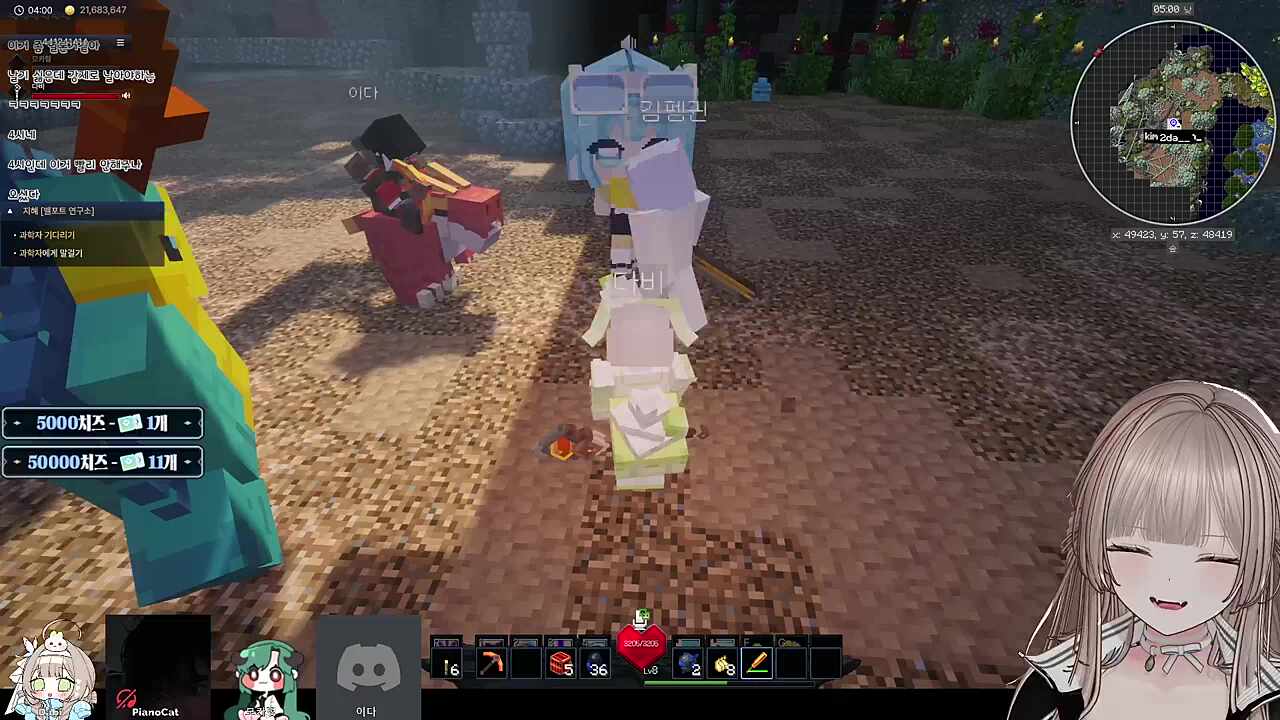The width and height of the screenshot is (1280, 720).
Task: Open the circular minimap
Action: pyautogui.click(x=1172, y=122)
